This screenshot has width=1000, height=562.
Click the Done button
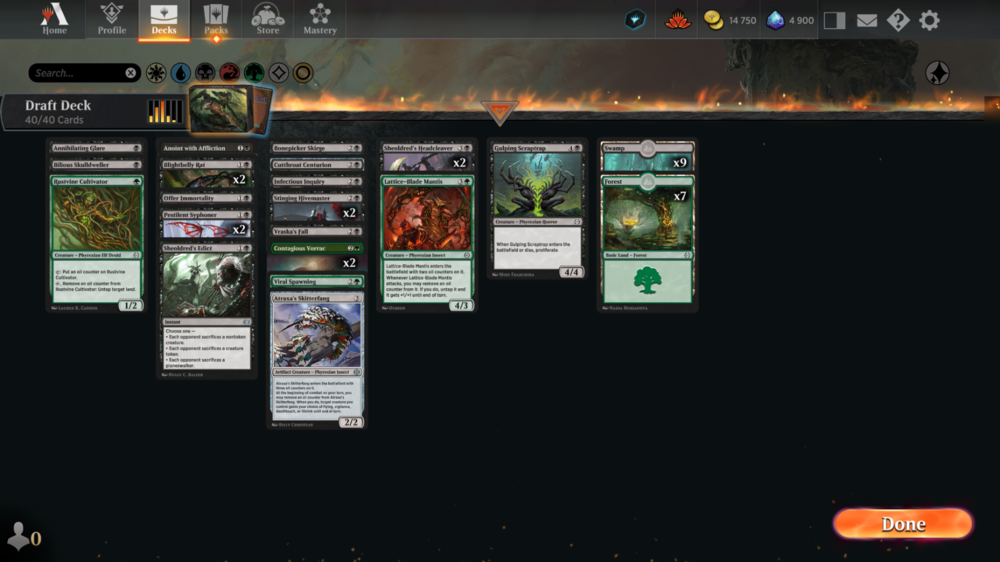pyautogui.click(x=902, y=524)
